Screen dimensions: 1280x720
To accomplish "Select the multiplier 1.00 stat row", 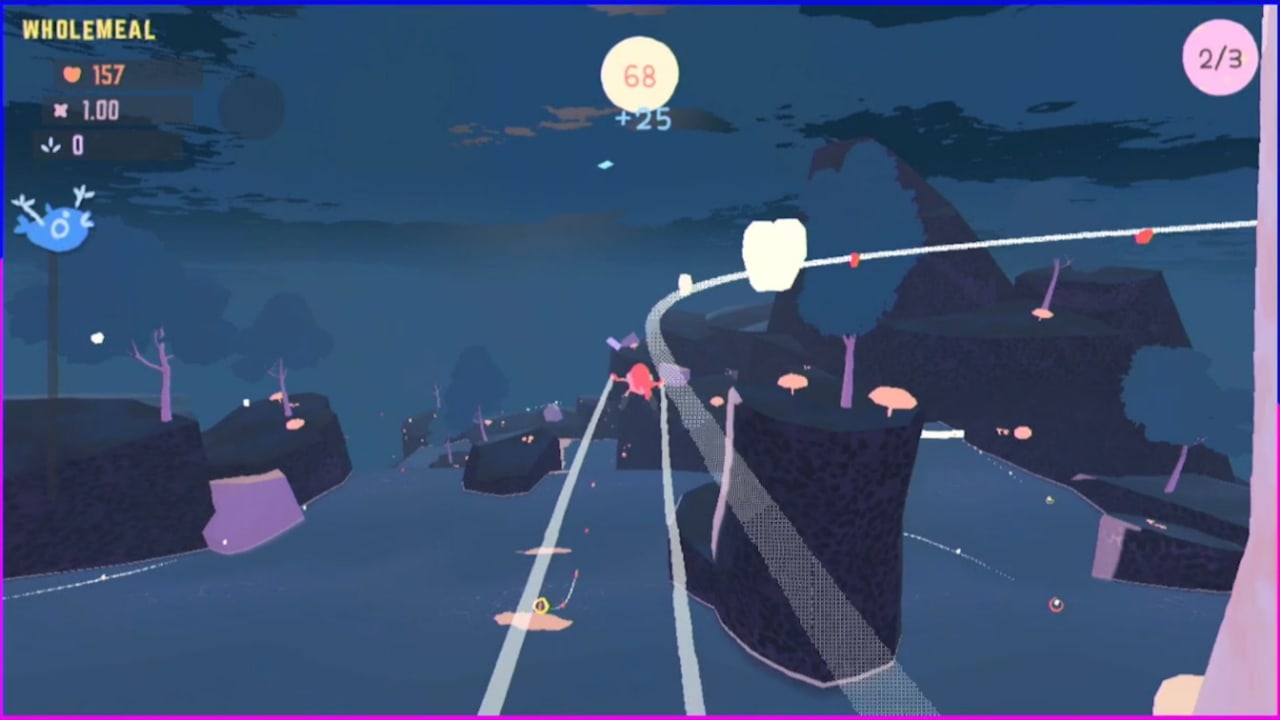I will click(108, 111).
